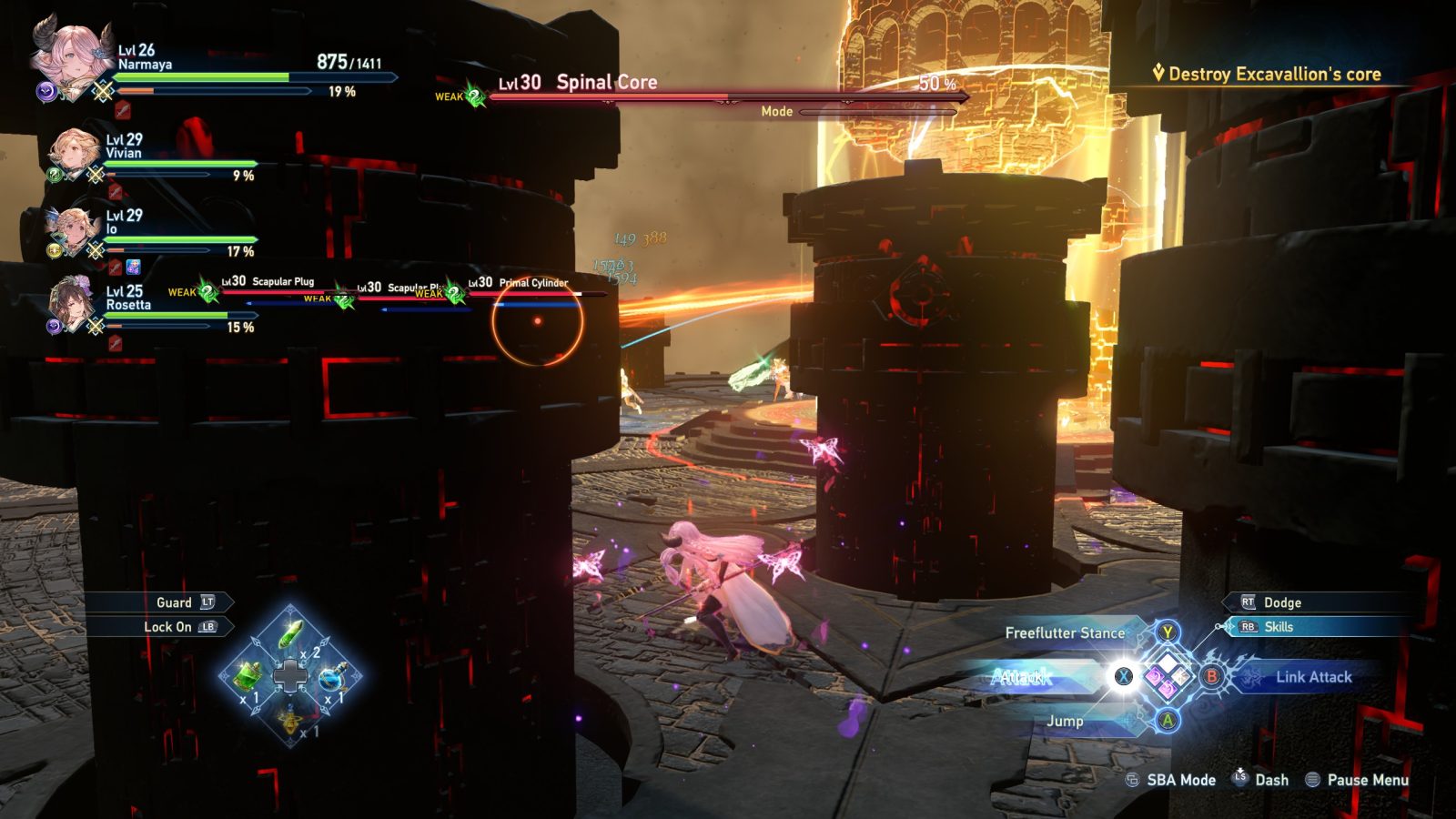The width and height of the screenshot is (1456, 819).
Task: Click the Jump action label
Action: [x=1065, y=721]
